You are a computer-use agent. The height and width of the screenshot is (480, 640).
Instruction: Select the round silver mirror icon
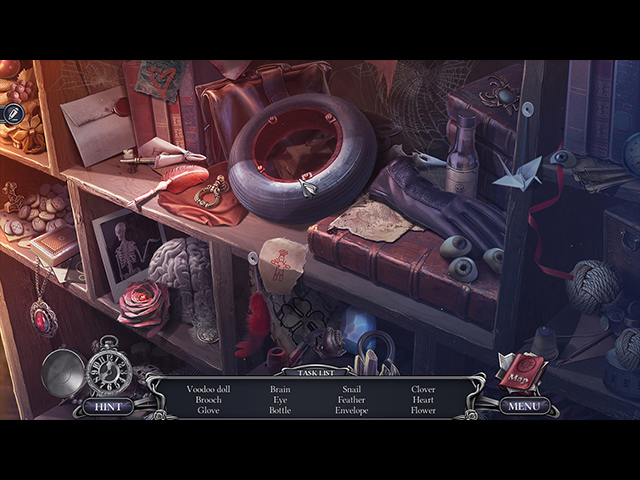(62, 373)
